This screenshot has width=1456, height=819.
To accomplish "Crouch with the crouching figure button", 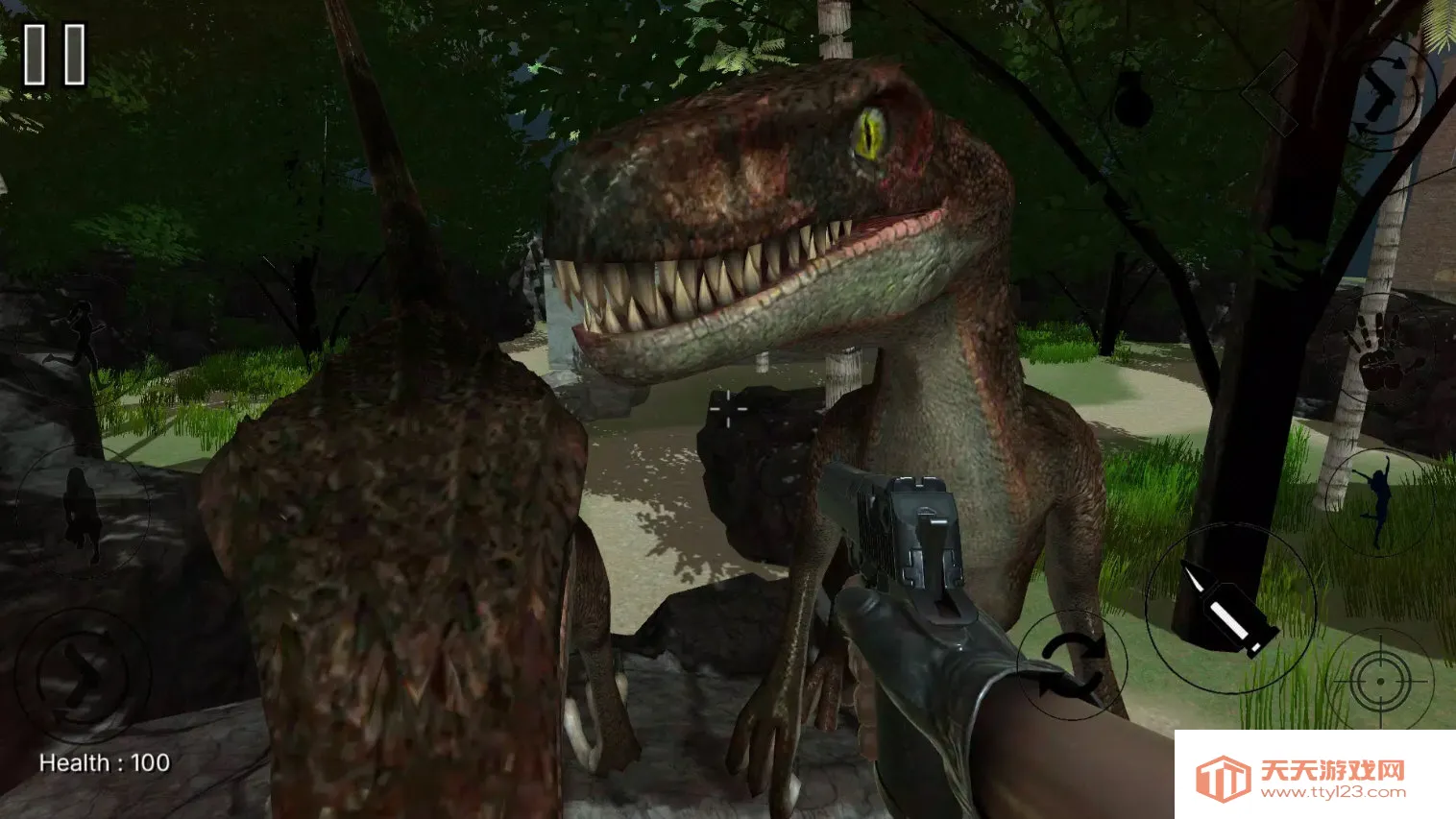I will tap(82, 511).
